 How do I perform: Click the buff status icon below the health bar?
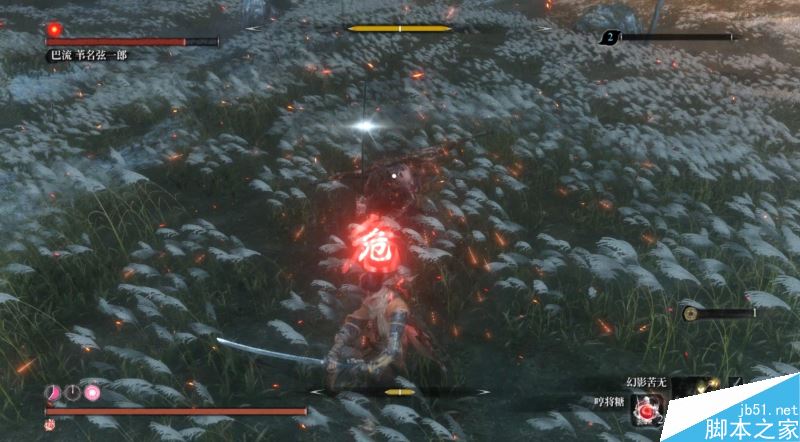coord(49,424)
